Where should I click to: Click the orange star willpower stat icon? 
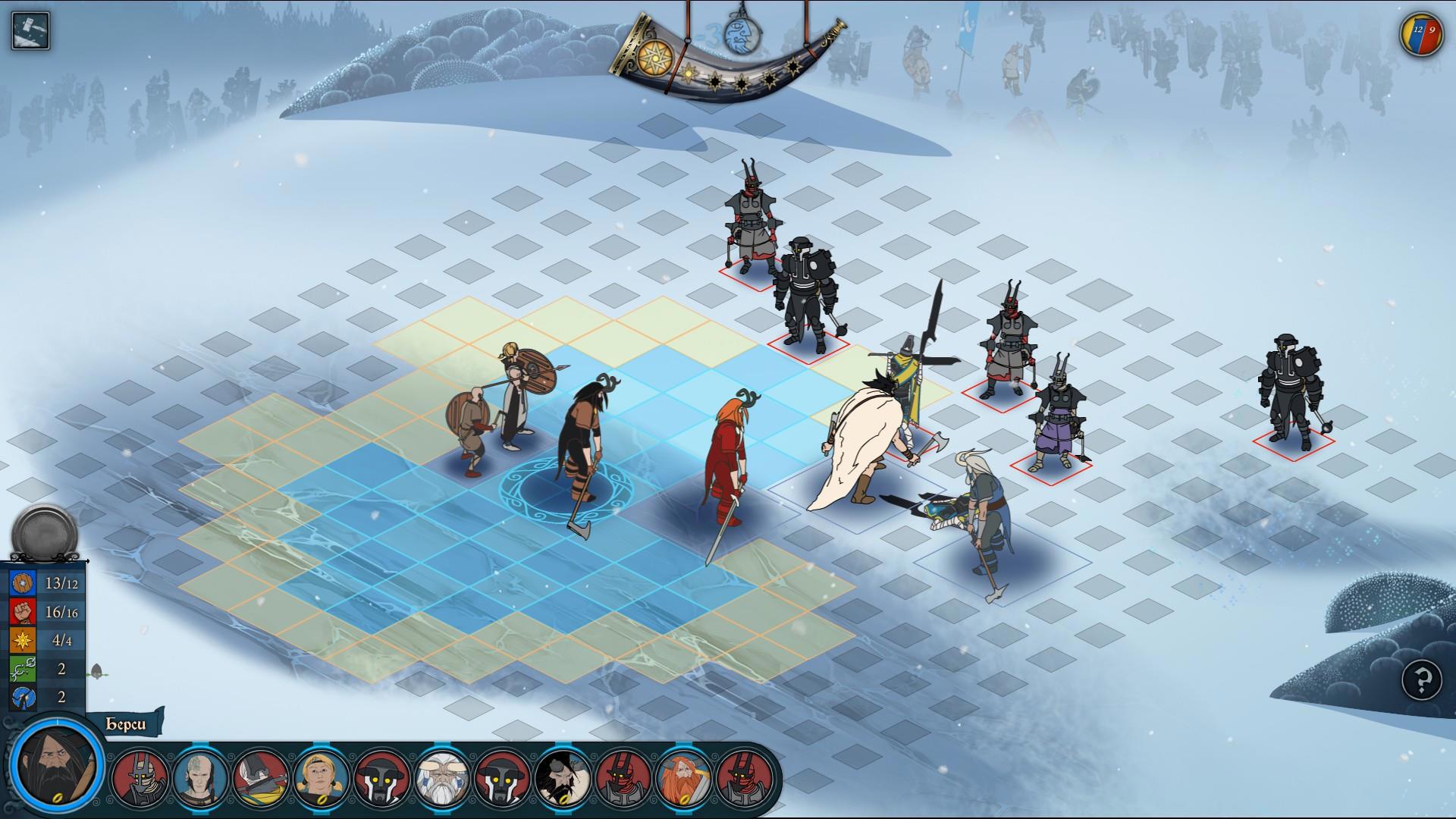point(23,640)
